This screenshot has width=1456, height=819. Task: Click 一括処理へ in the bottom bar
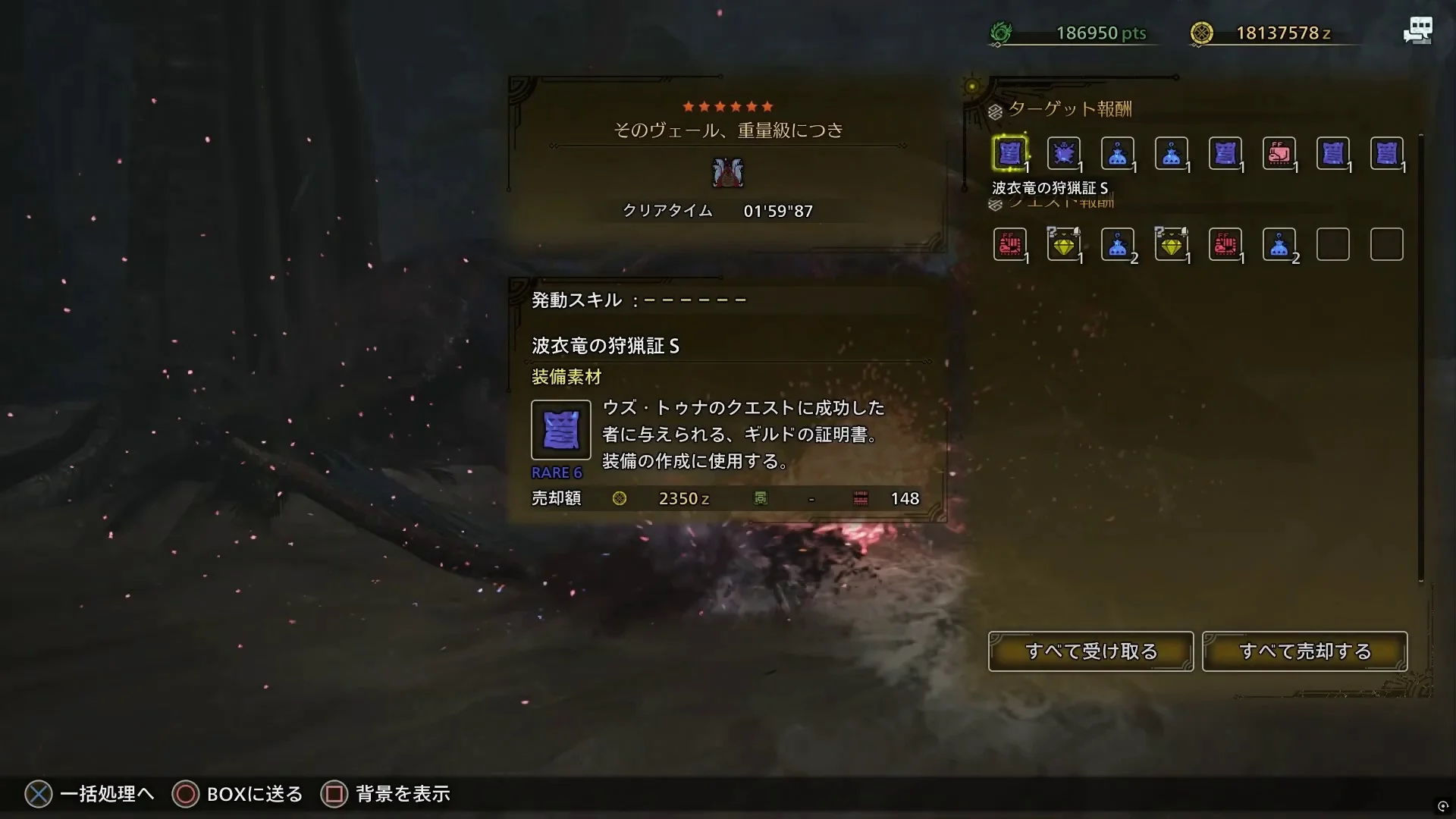(x=106, y=794)
